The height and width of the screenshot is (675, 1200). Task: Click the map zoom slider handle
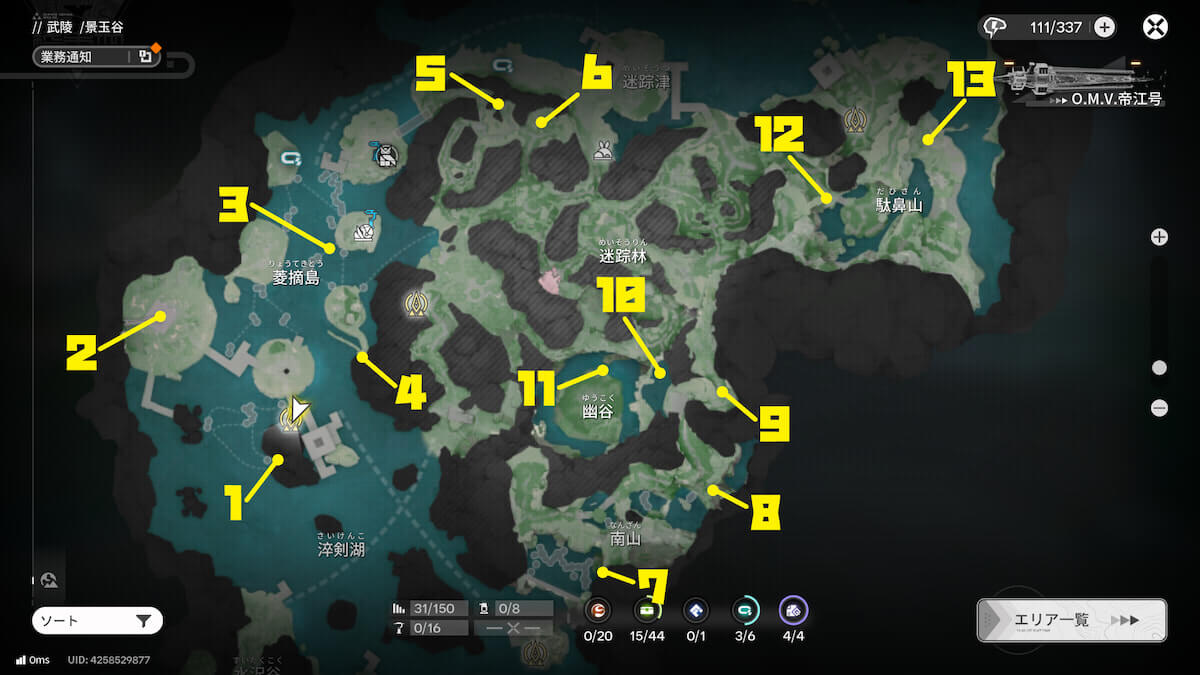(x=1159, y=368)
